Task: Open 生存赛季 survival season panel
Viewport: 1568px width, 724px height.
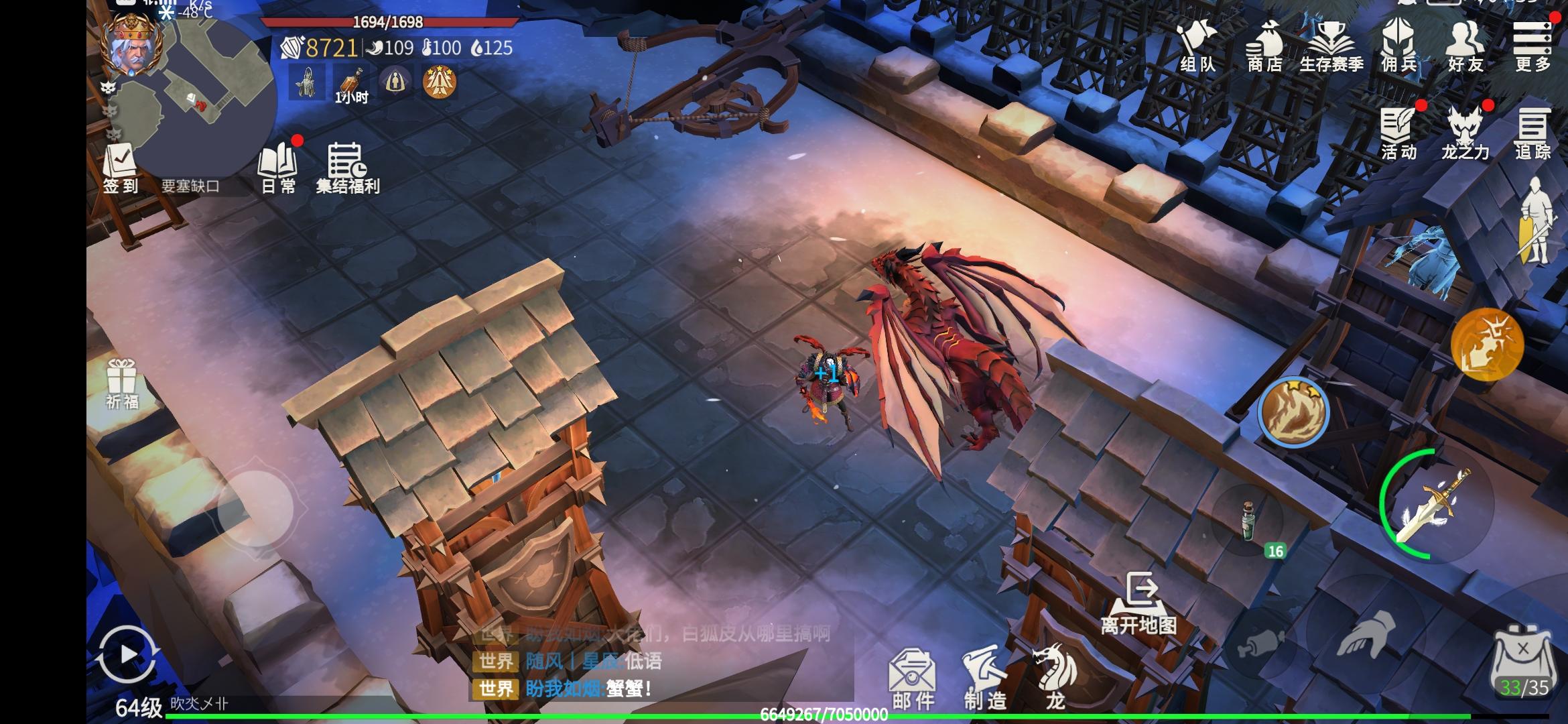Action: pyautogui.click(x=1331, y=46)
